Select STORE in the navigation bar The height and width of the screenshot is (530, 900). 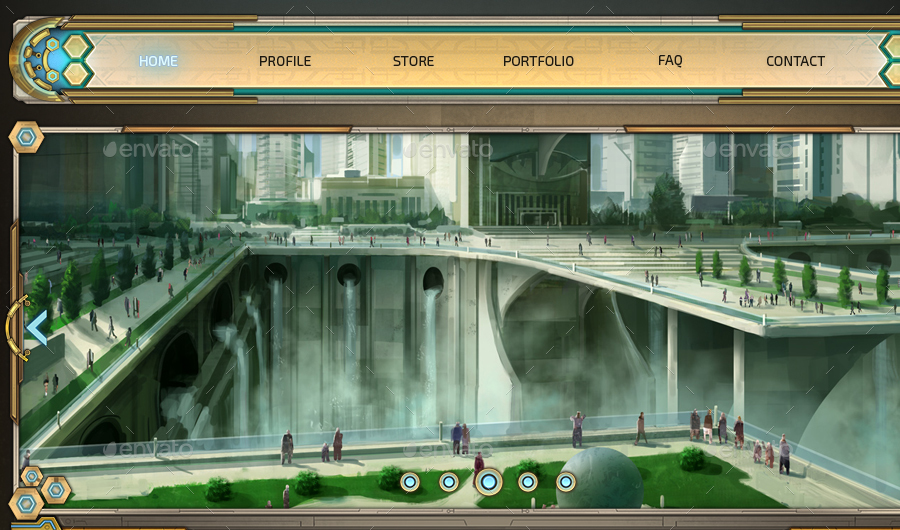[413, 61]
